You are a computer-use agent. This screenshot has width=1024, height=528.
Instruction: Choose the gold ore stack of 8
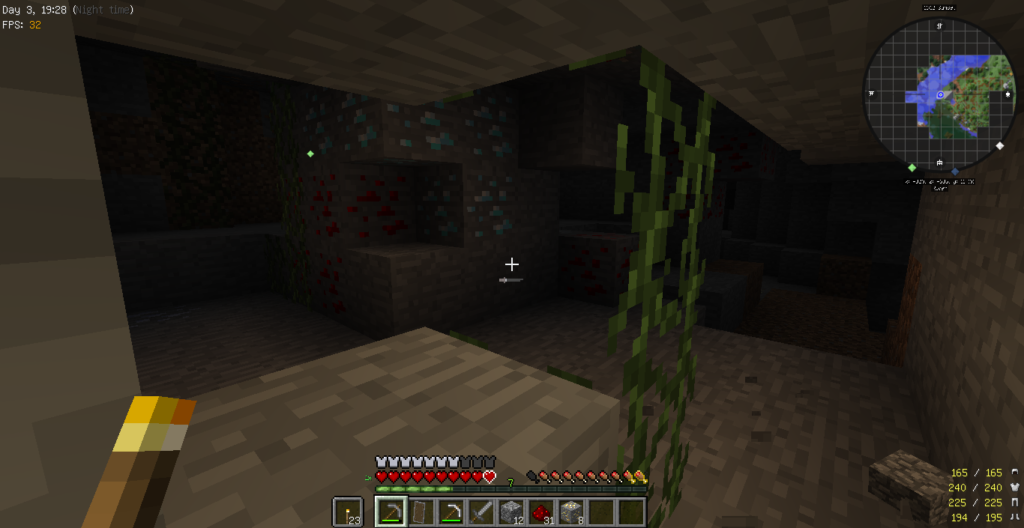pyautogui.click(x=571, y=512)
